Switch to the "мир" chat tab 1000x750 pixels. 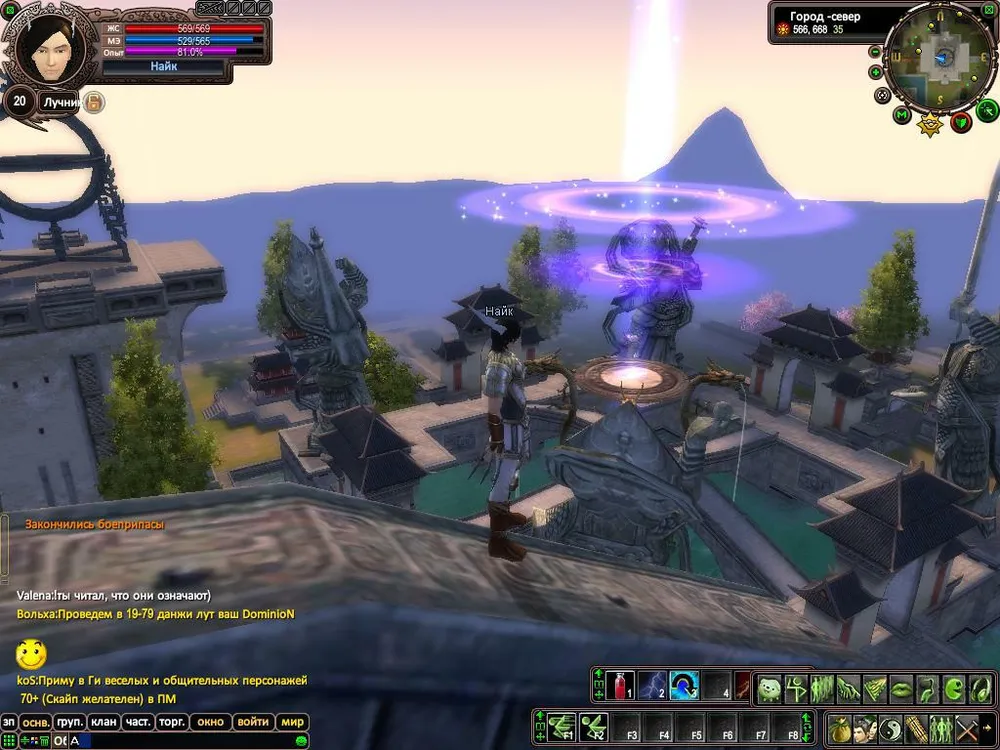point(292,722)
